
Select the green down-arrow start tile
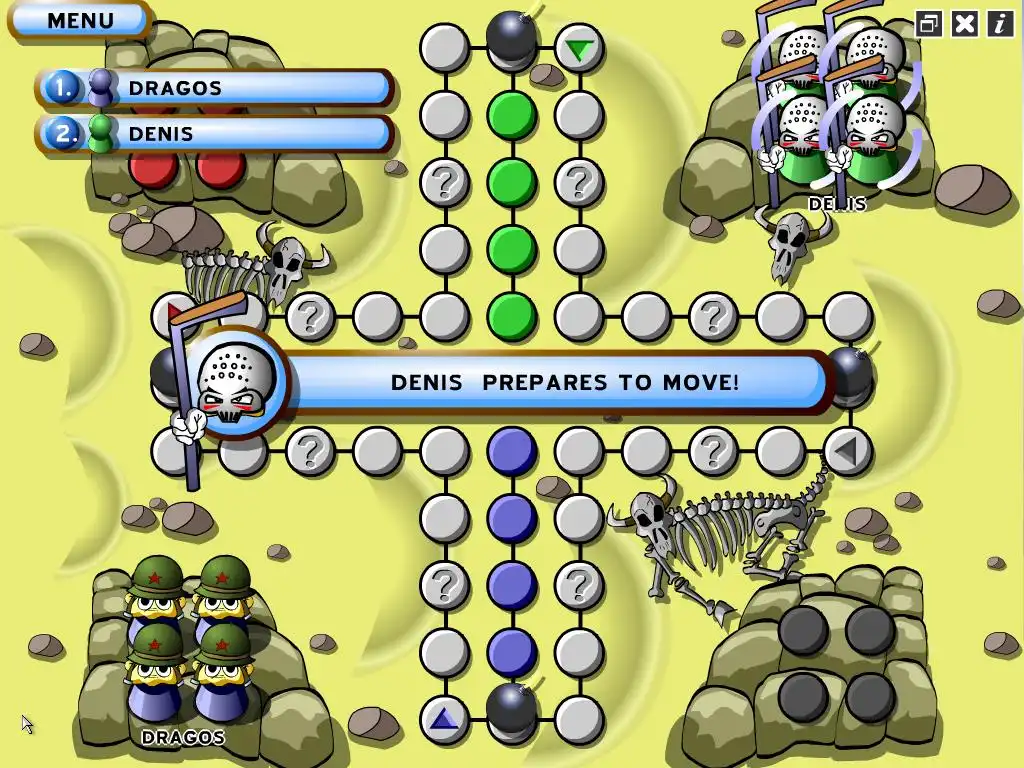point(578,48)
